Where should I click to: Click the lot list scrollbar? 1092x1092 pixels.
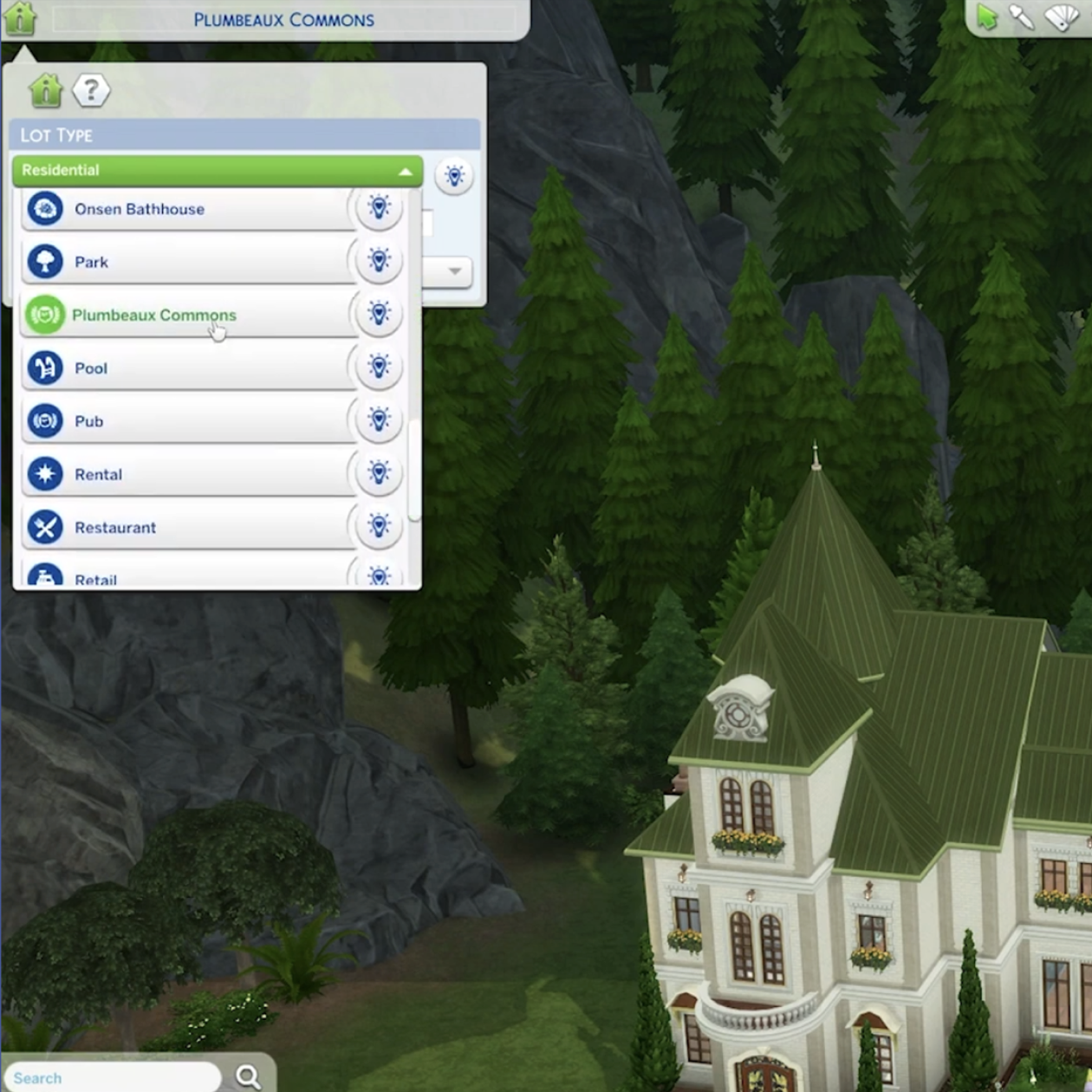414,470
